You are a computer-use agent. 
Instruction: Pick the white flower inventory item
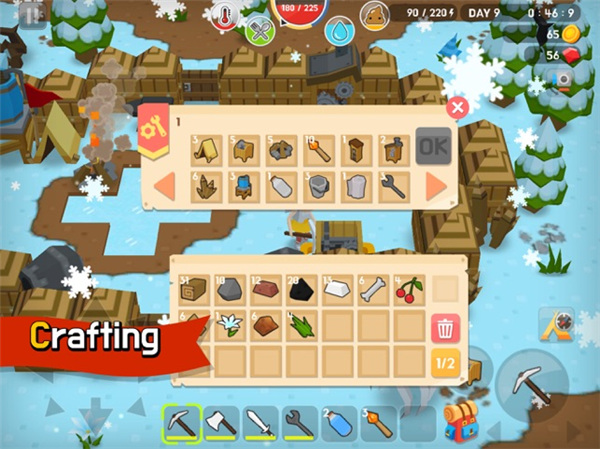(x=230, y=326)
